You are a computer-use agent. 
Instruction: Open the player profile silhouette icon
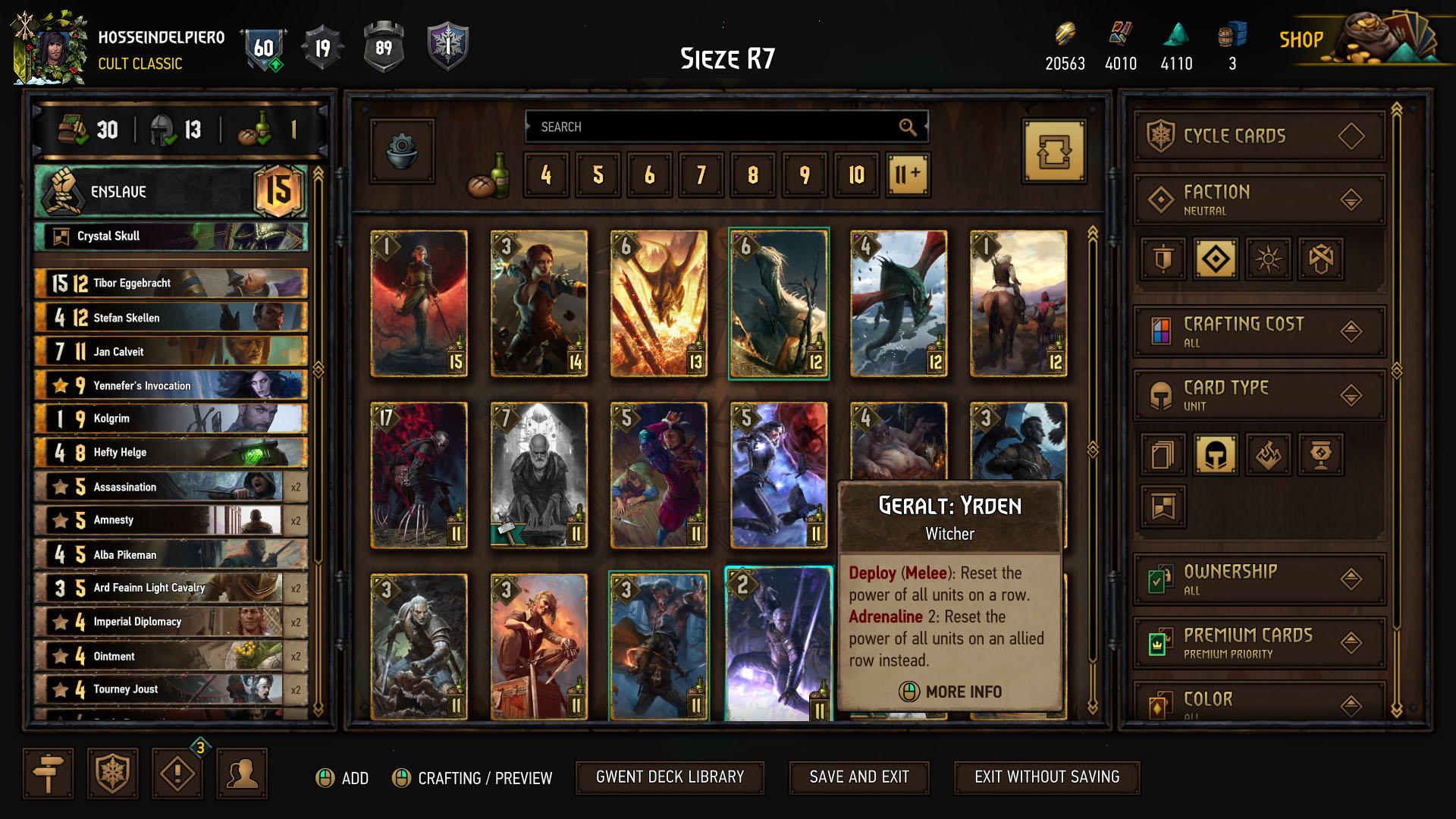point(241,773)
